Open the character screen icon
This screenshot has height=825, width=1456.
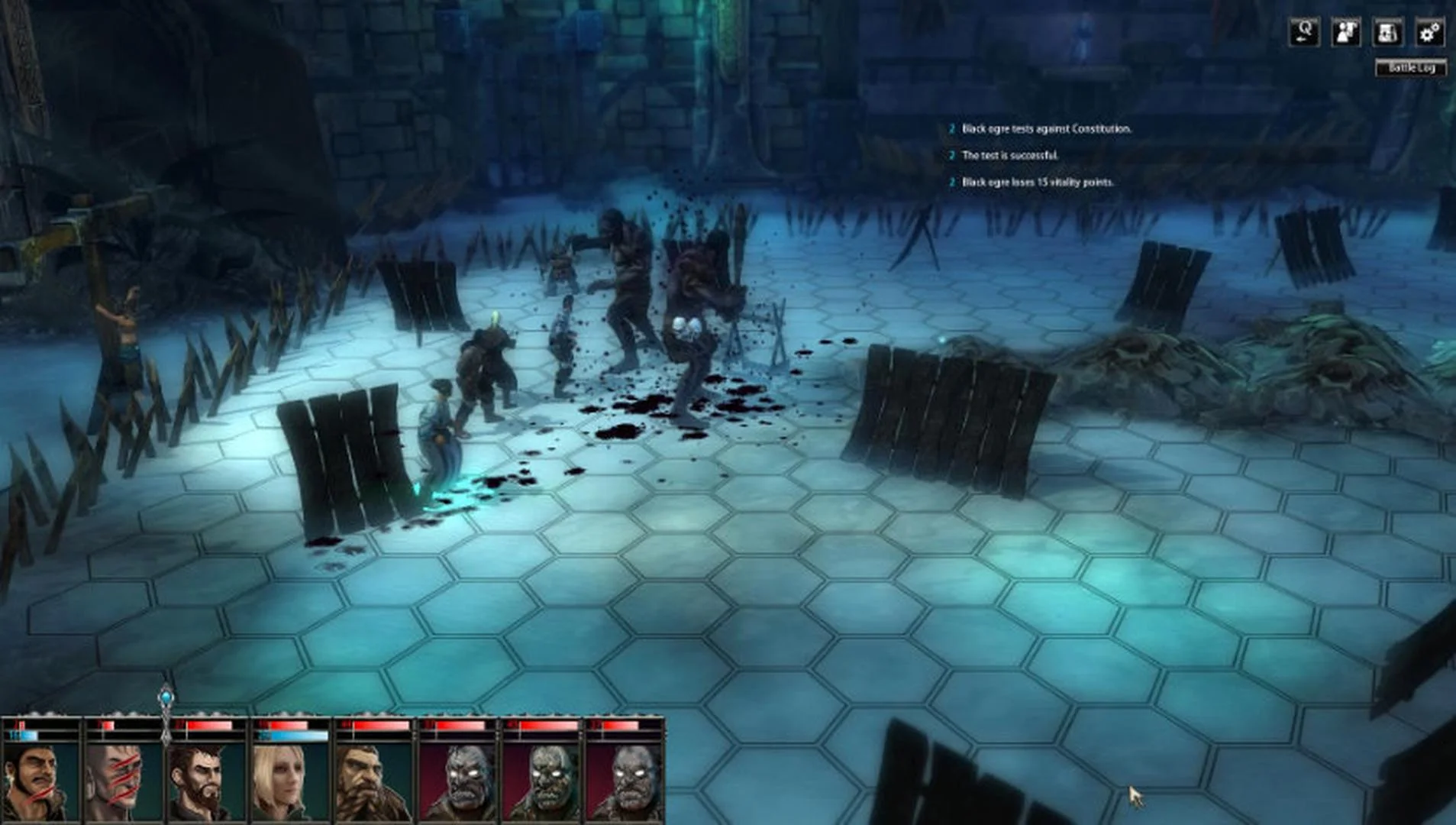point(1346,32)
